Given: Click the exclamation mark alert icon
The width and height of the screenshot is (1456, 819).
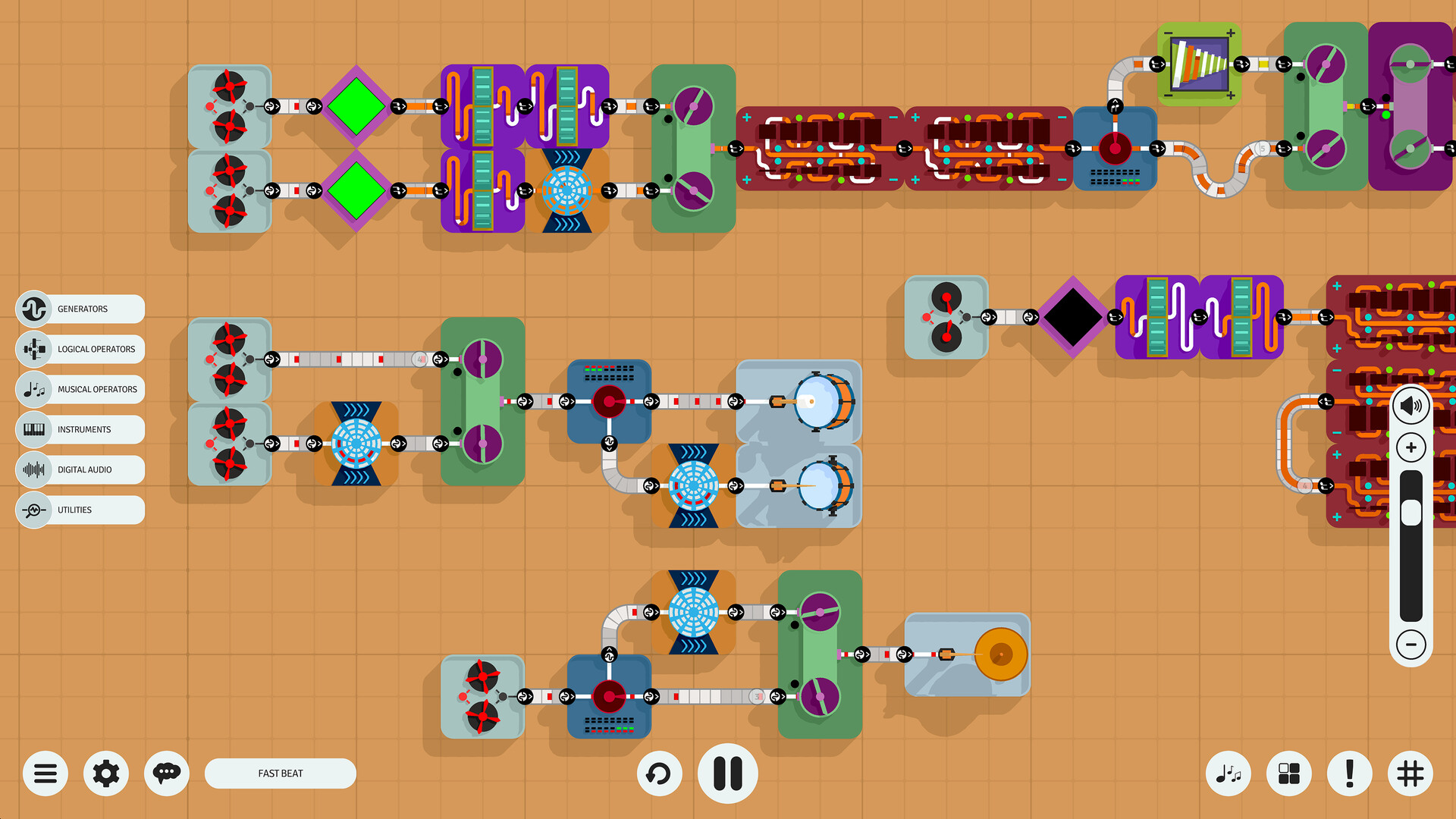Looking at the screenshot, I should click(x=1349, y=773).
